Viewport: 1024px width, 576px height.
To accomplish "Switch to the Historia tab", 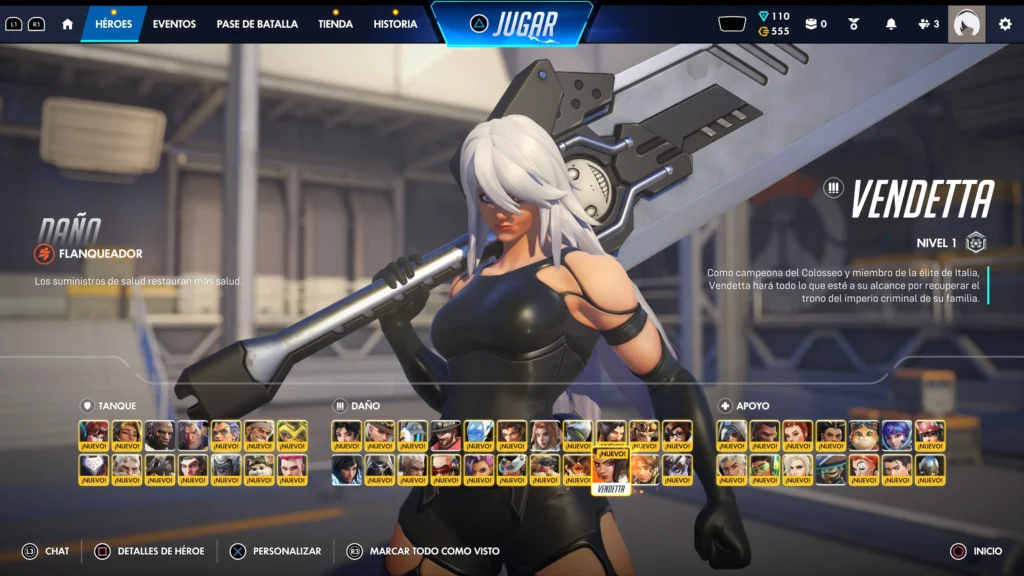I will pyautogui.click(x=395, y=24).
